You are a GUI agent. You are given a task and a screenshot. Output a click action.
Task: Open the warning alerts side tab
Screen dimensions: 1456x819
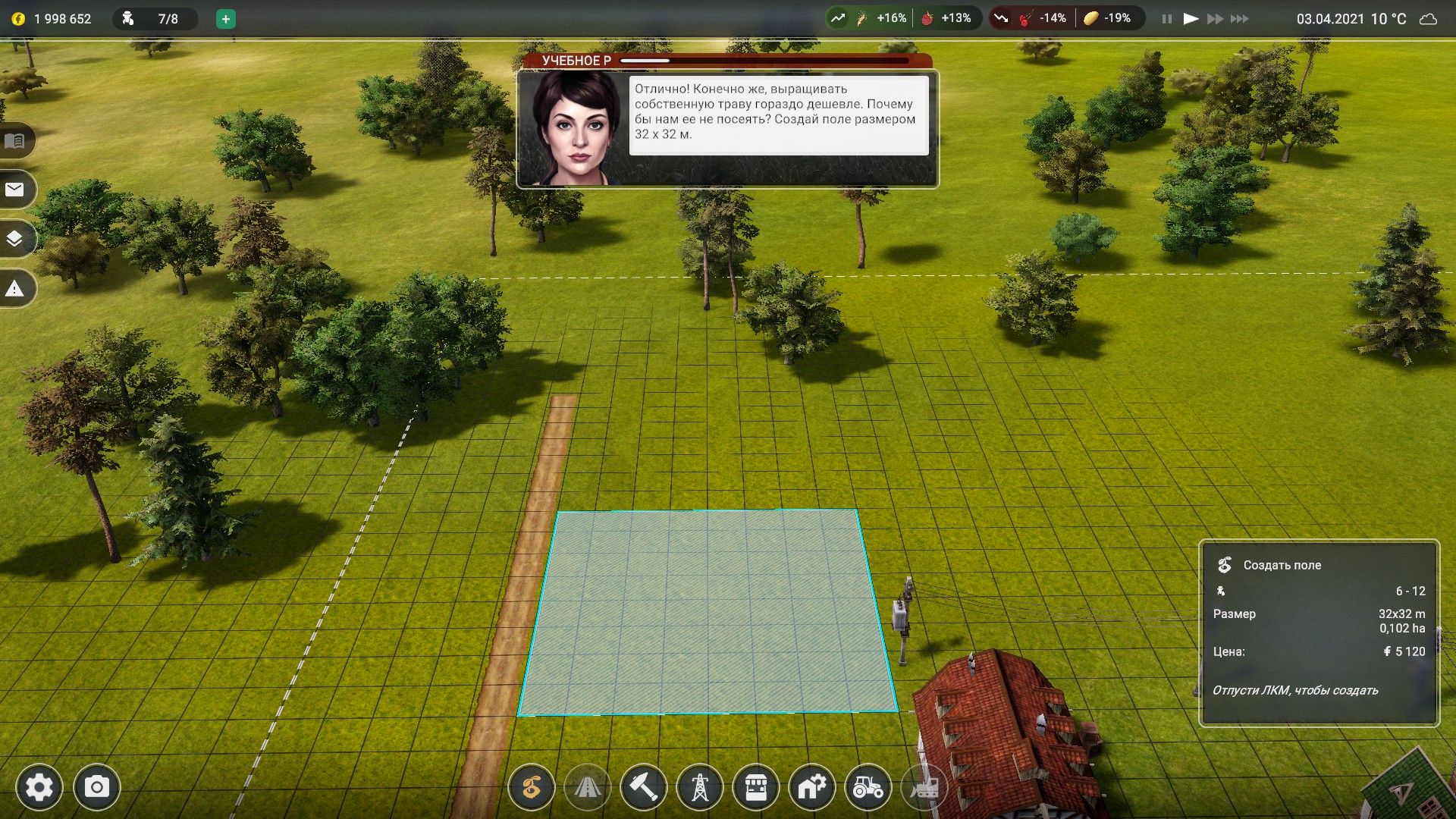(x=15, y=289)
